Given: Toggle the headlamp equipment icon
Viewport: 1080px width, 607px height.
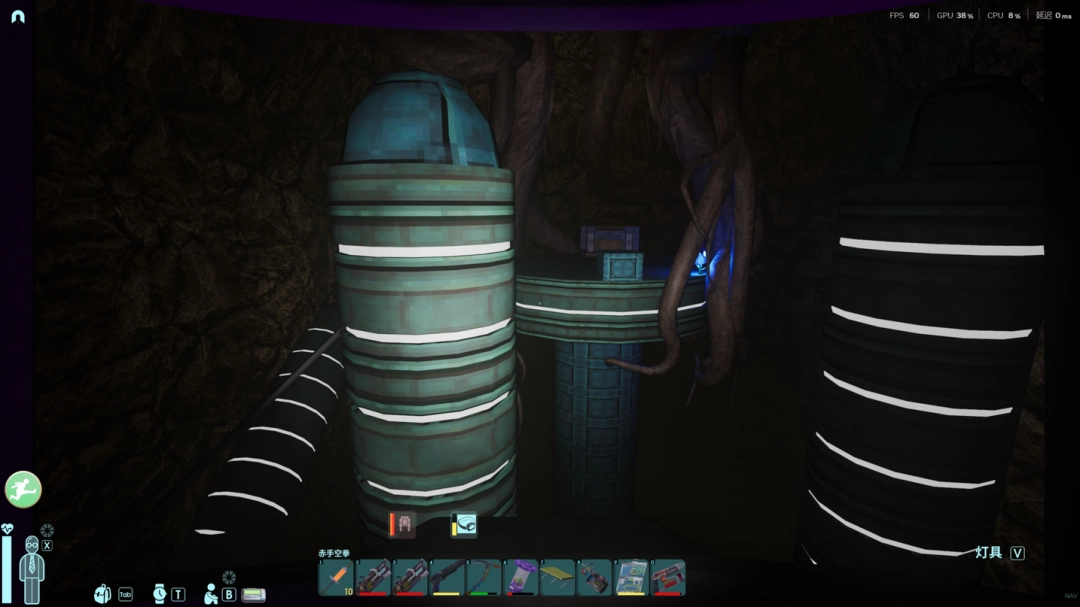Looking at the screenshot, I should 464,525.
